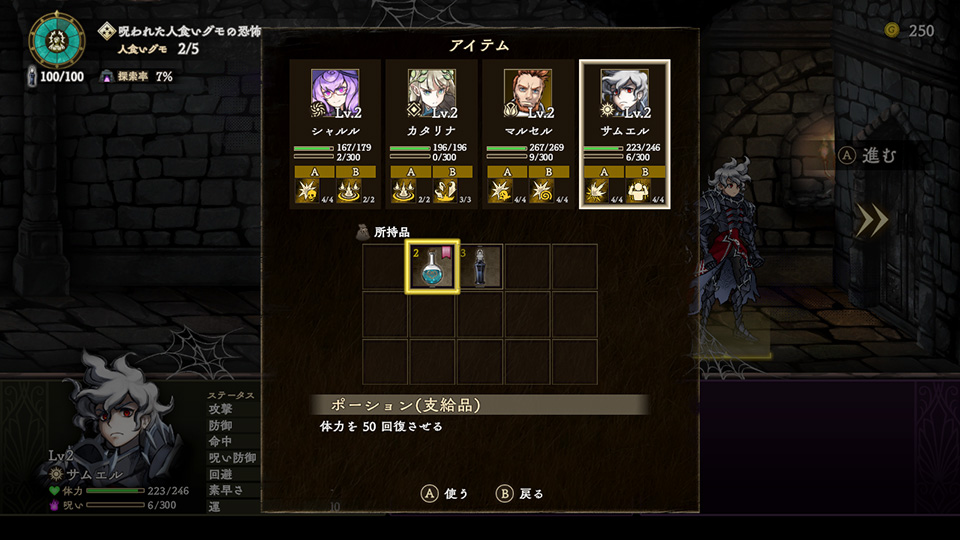Select Charles's character card
The height and width of the screenshot is (540, 960).
click(x=335, y=133)
